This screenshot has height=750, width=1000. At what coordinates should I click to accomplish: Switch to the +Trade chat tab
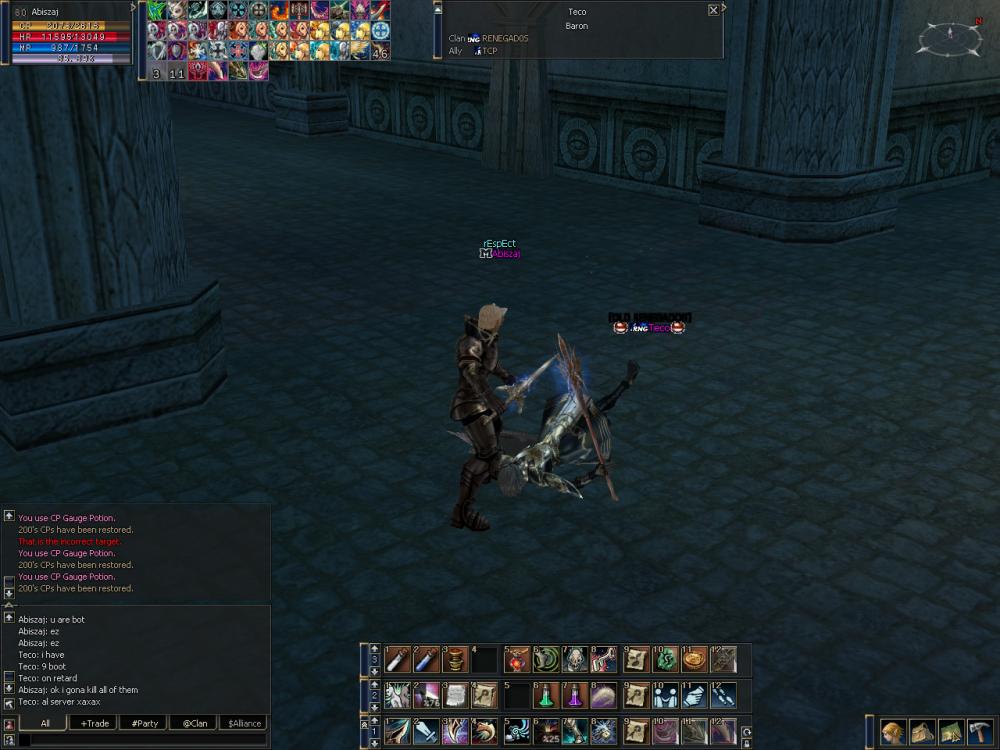(96, 723)
